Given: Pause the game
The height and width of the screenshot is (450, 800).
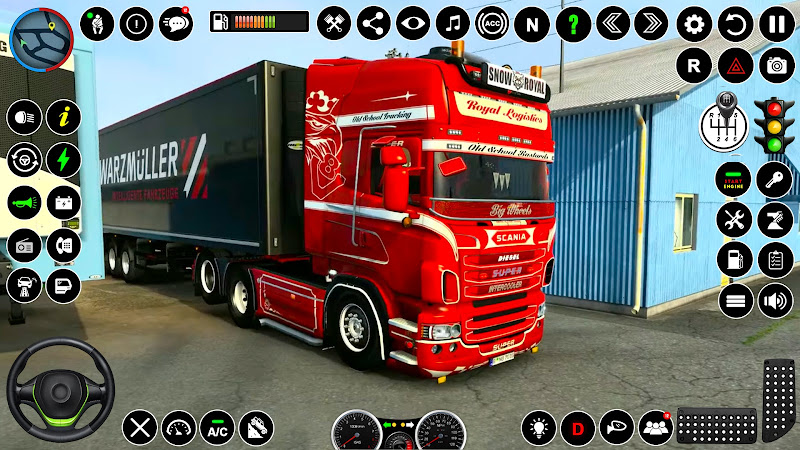Looking at the screenshot, I should [775, 23].
